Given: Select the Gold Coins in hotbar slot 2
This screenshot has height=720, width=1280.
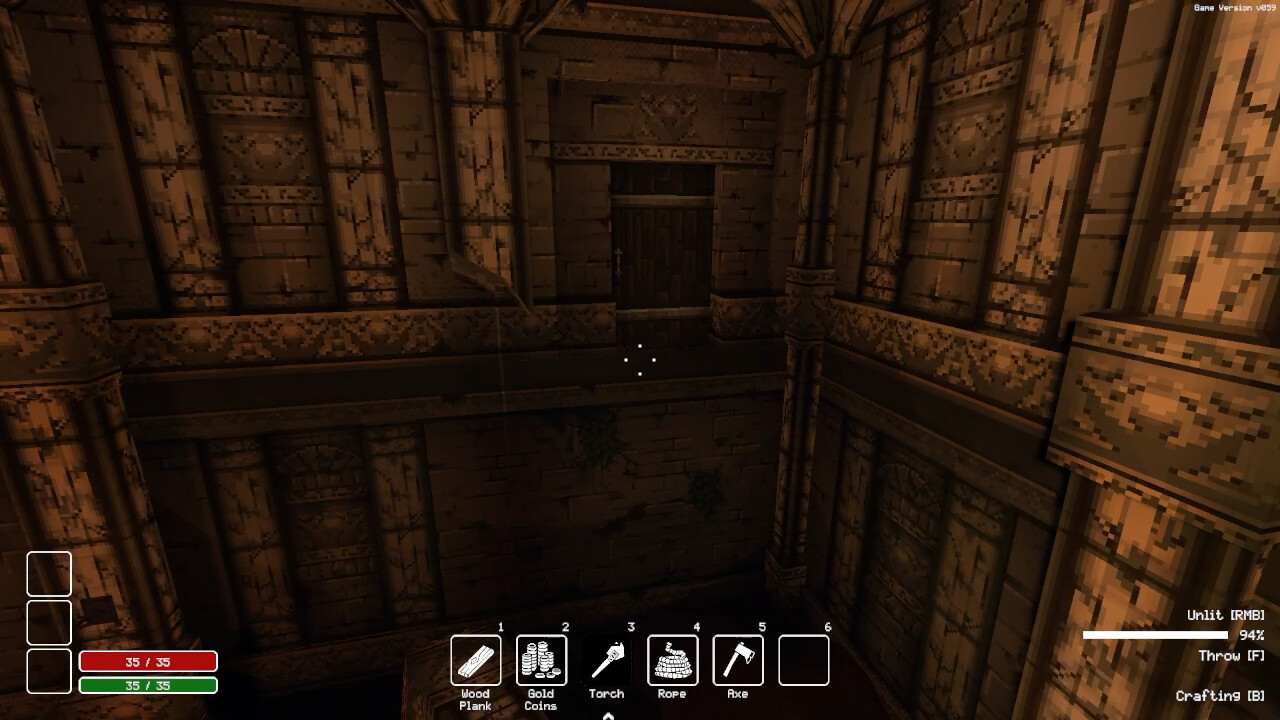Looking at the screenshot, I should [x=541, y=659].
